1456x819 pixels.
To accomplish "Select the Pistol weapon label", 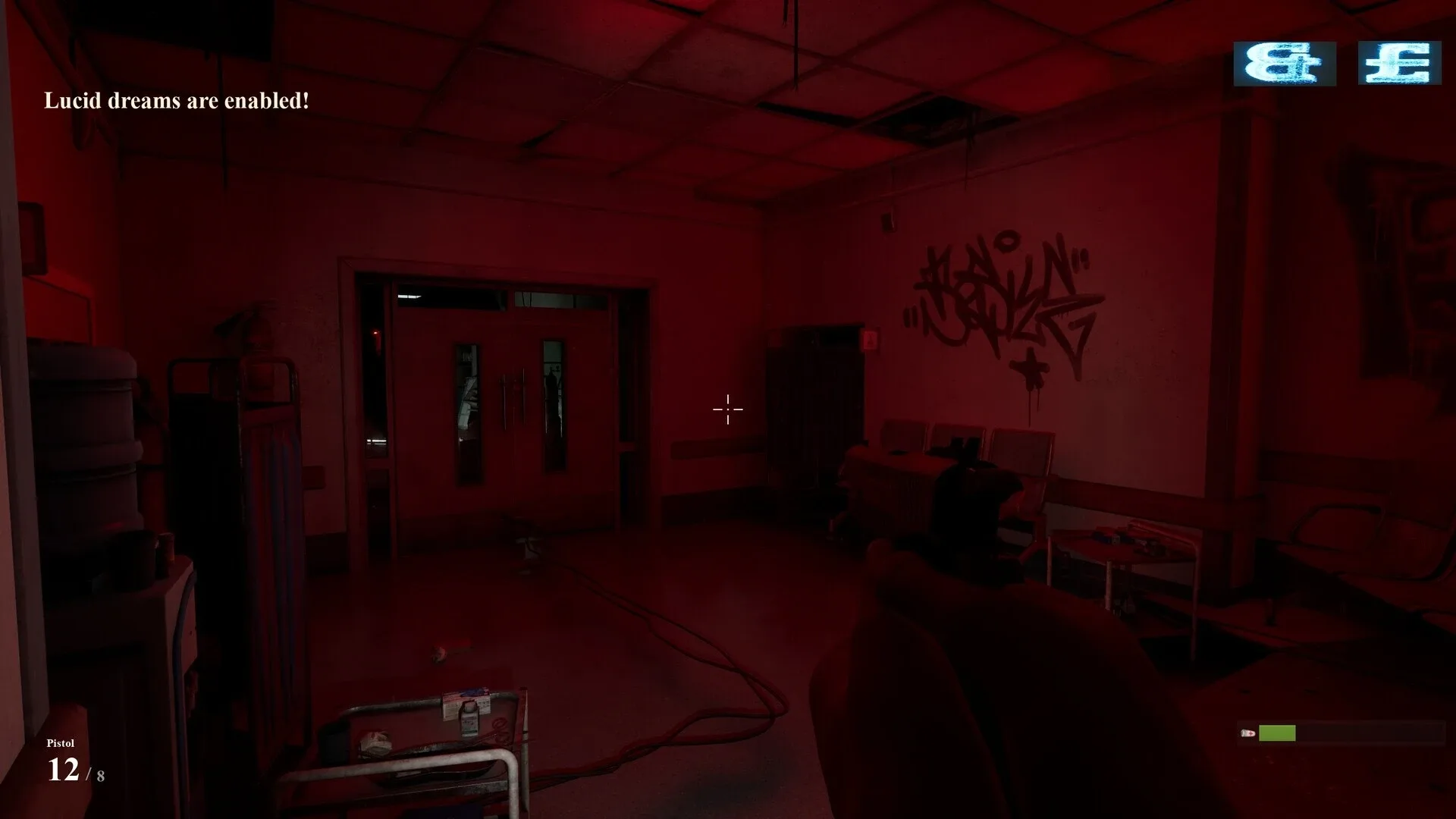I will 62,744.
